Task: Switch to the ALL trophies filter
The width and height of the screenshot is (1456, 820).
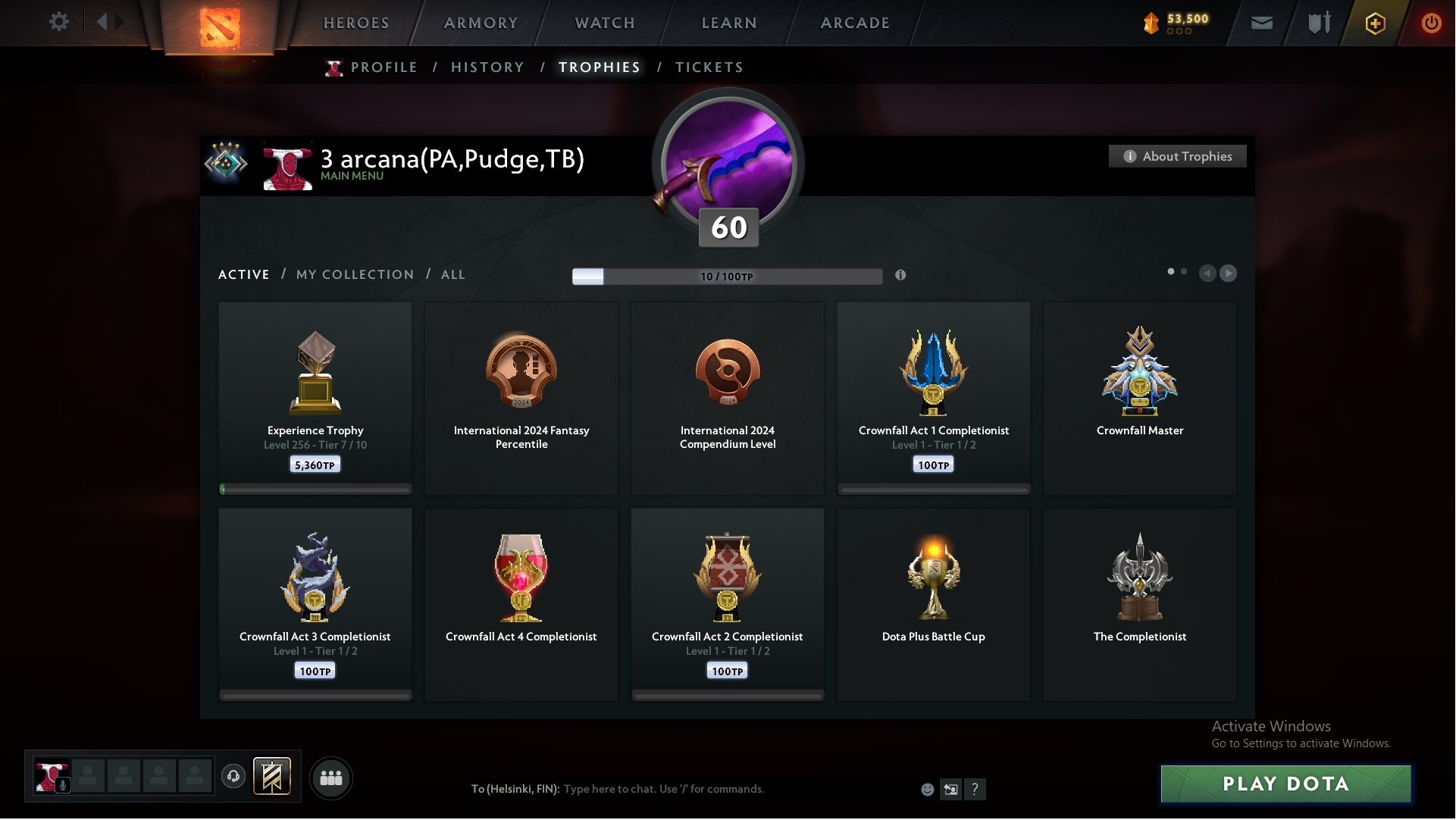Action: pyautogui.click(x=452, y=274)
